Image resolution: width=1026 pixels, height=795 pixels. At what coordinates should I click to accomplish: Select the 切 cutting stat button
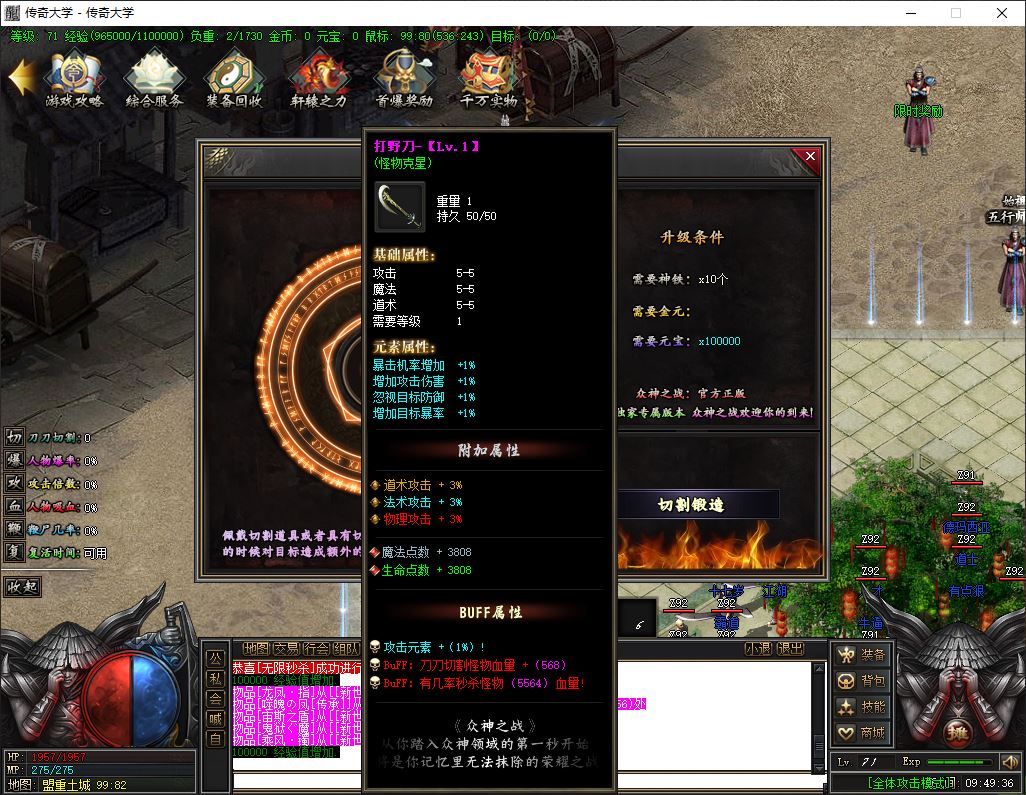(x=14, y=437)
